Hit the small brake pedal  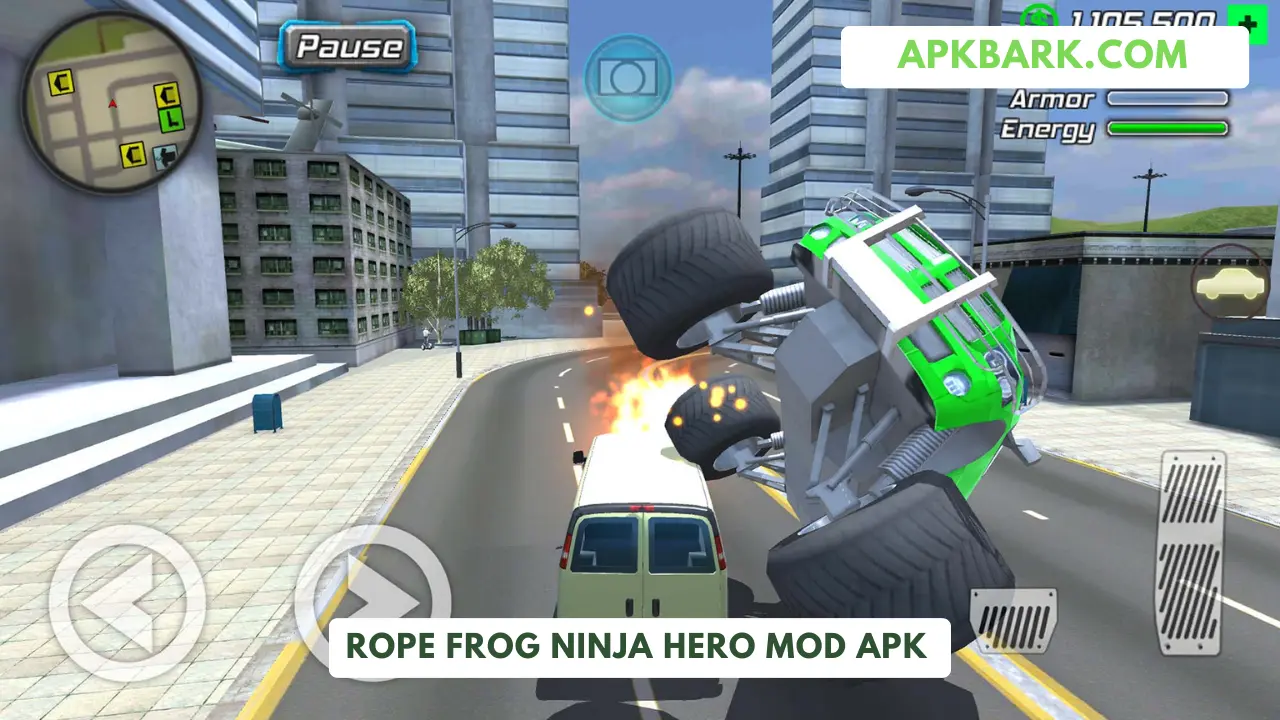[x=1012, y=621]
